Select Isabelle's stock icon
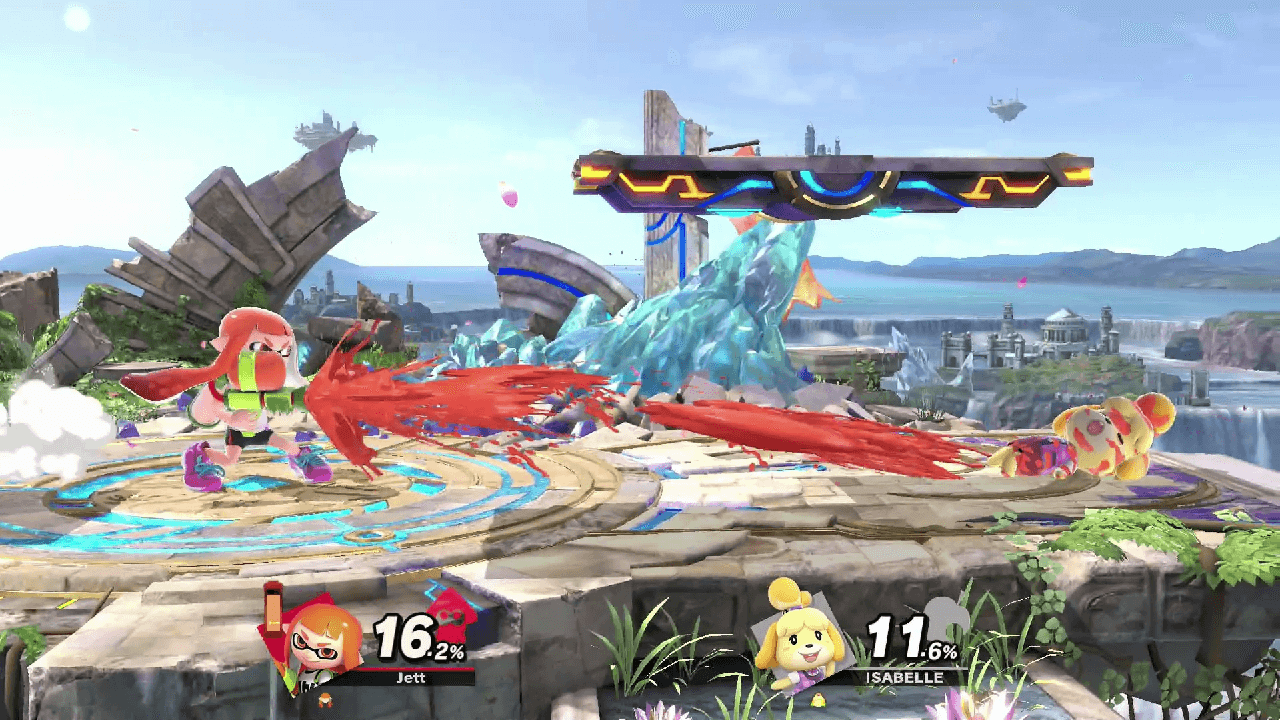Image resolution: width=1280 pixels, height=720 pixels. [818, 699]
